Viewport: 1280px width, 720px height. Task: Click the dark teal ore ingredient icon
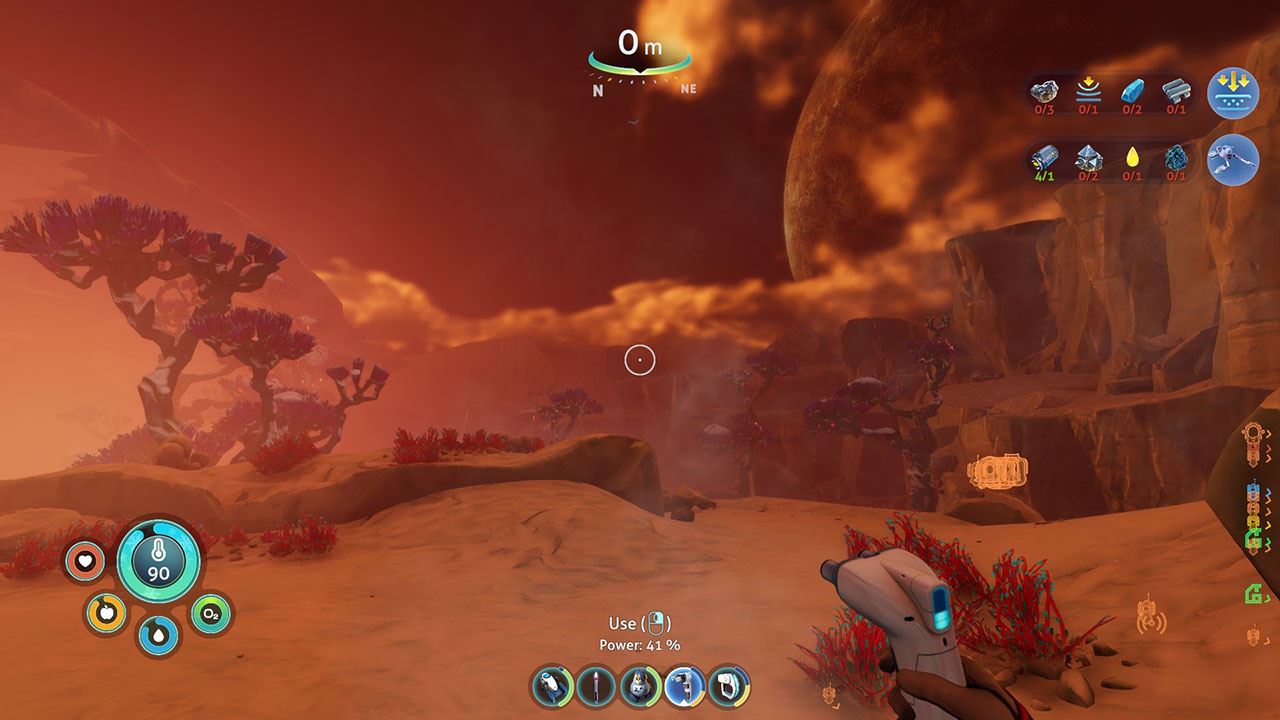tap(1176, 158)
